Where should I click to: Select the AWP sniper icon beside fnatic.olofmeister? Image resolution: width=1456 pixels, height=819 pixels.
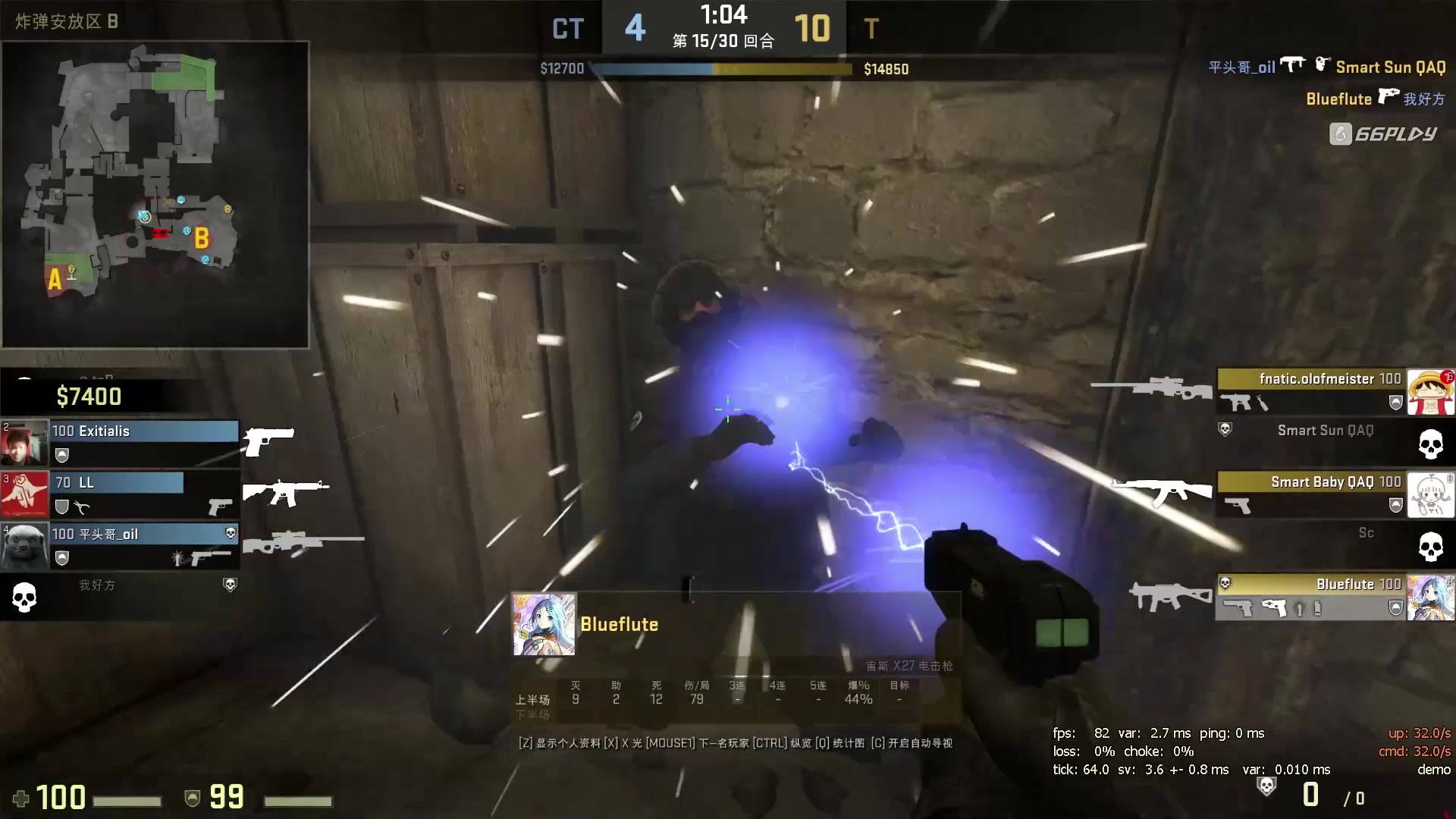point(1164,388)
